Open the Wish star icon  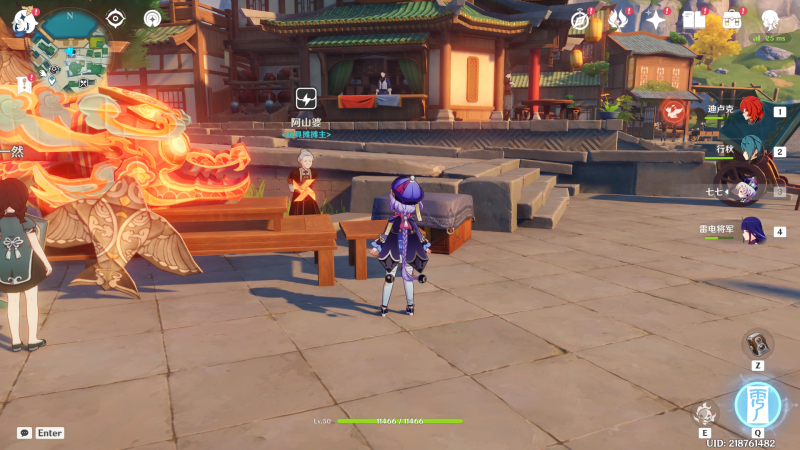tap(656, 20)
